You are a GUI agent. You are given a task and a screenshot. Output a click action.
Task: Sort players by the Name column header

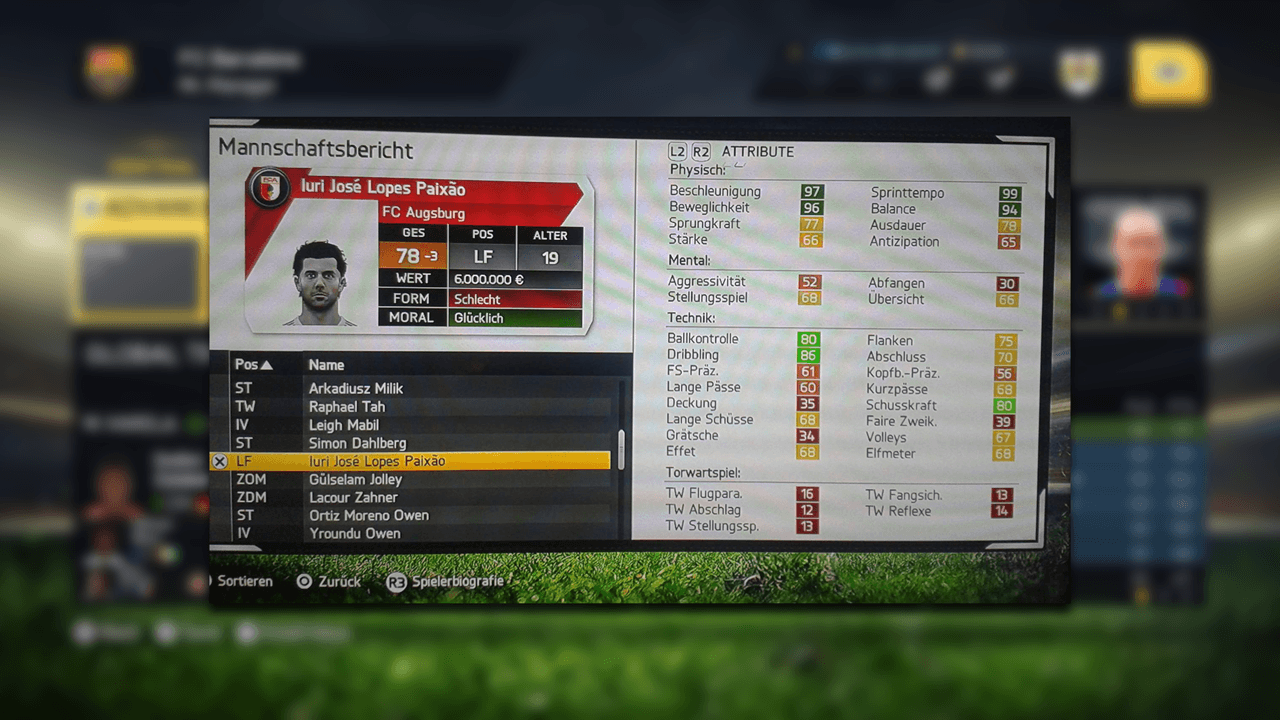click(326, 365)
